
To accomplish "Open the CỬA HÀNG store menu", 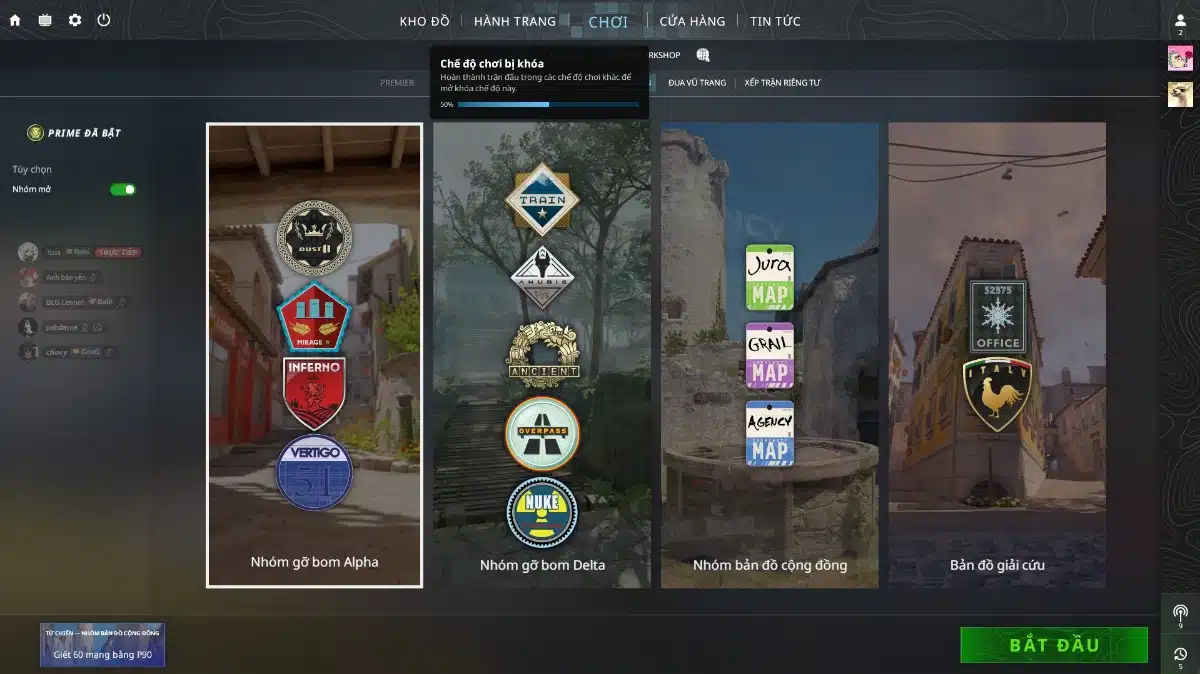I will (x=692, y=21).
